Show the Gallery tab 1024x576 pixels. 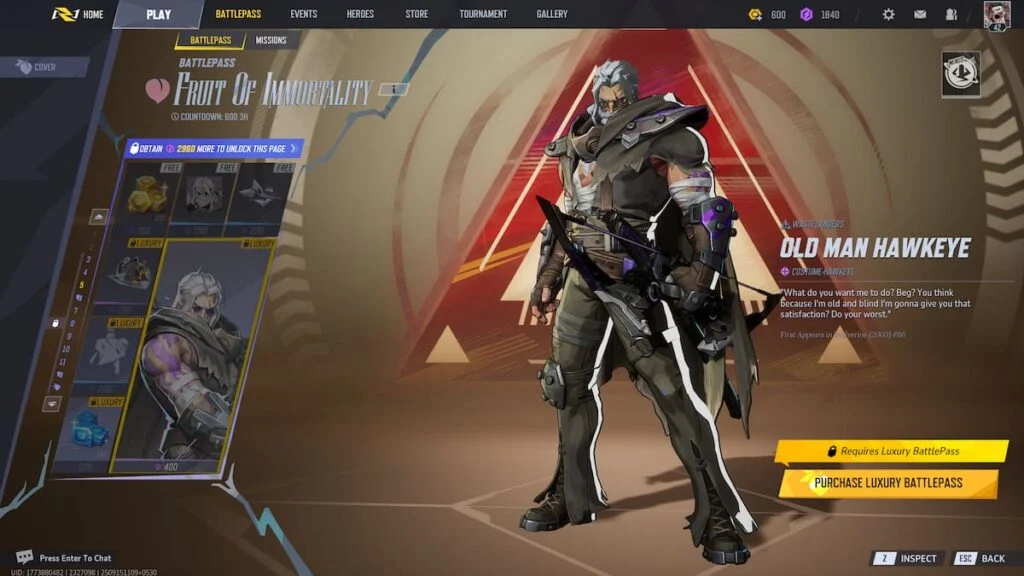[551, 14]
